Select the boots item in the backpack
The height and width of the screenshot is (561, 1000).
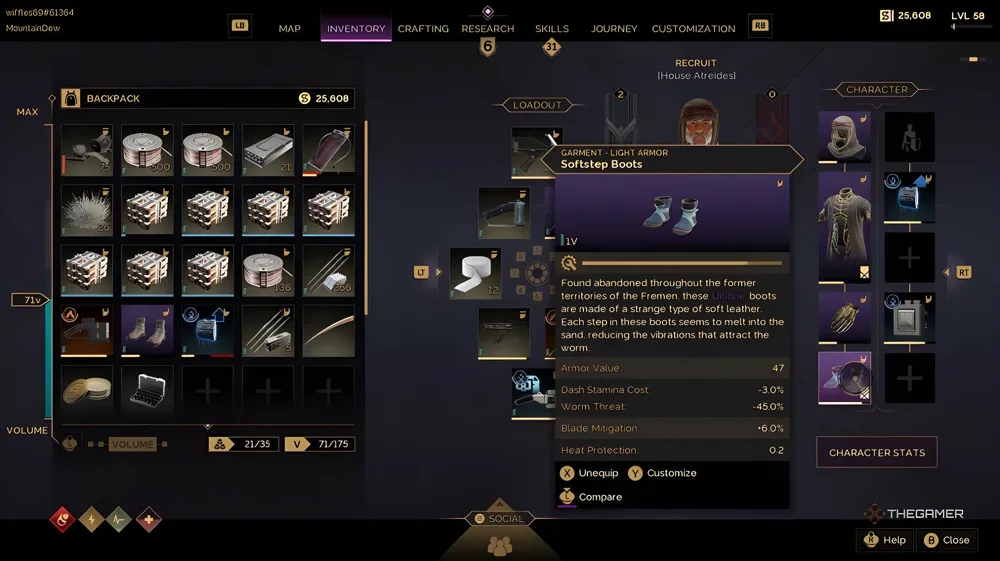pyautogui.click(x=147, y=331)
